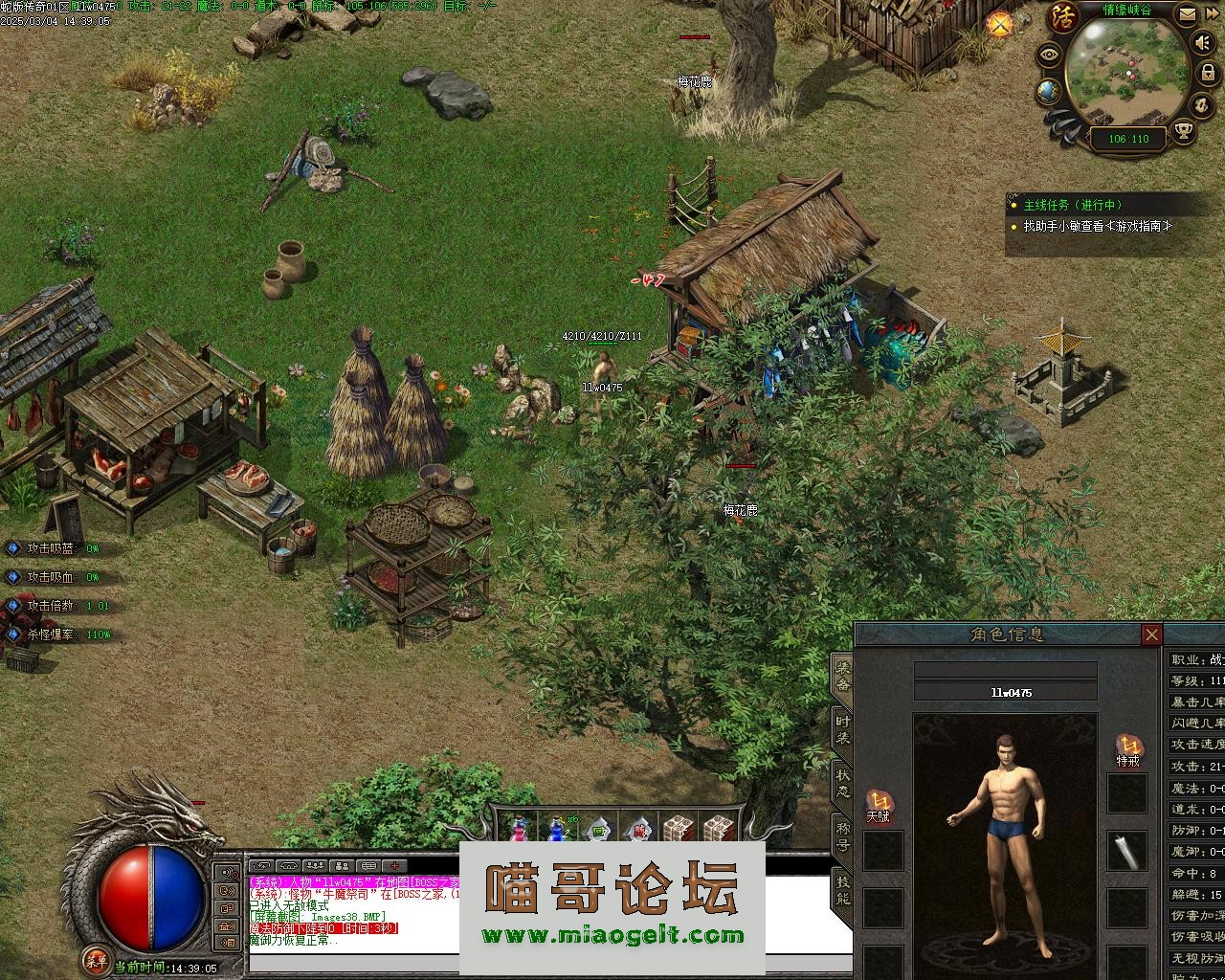
Task: Click the 主线任务 main quest tracker entry
Action: coord(1072,205)
